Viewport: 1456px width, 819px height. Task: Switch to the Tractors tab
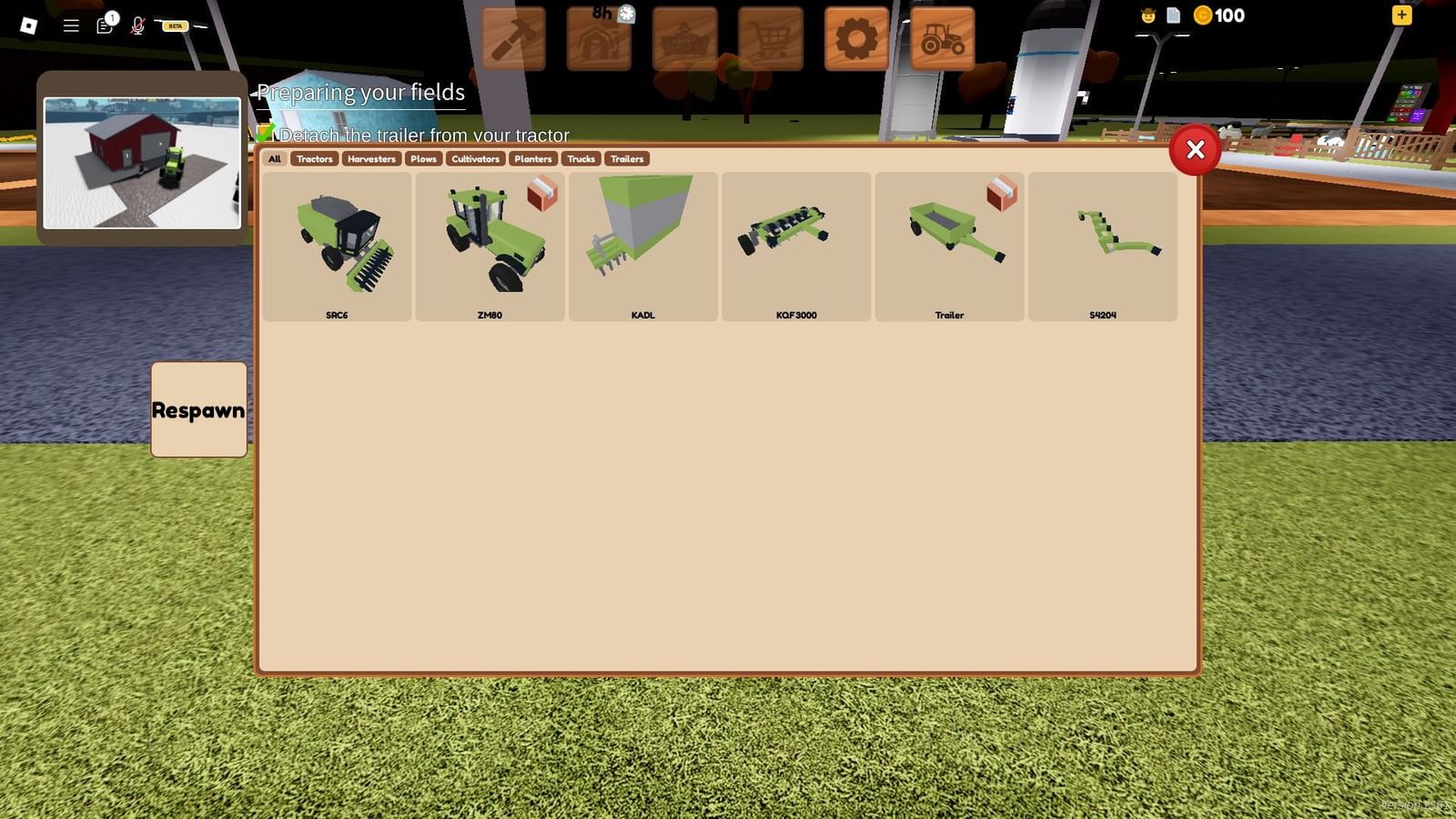click(314, 158)
